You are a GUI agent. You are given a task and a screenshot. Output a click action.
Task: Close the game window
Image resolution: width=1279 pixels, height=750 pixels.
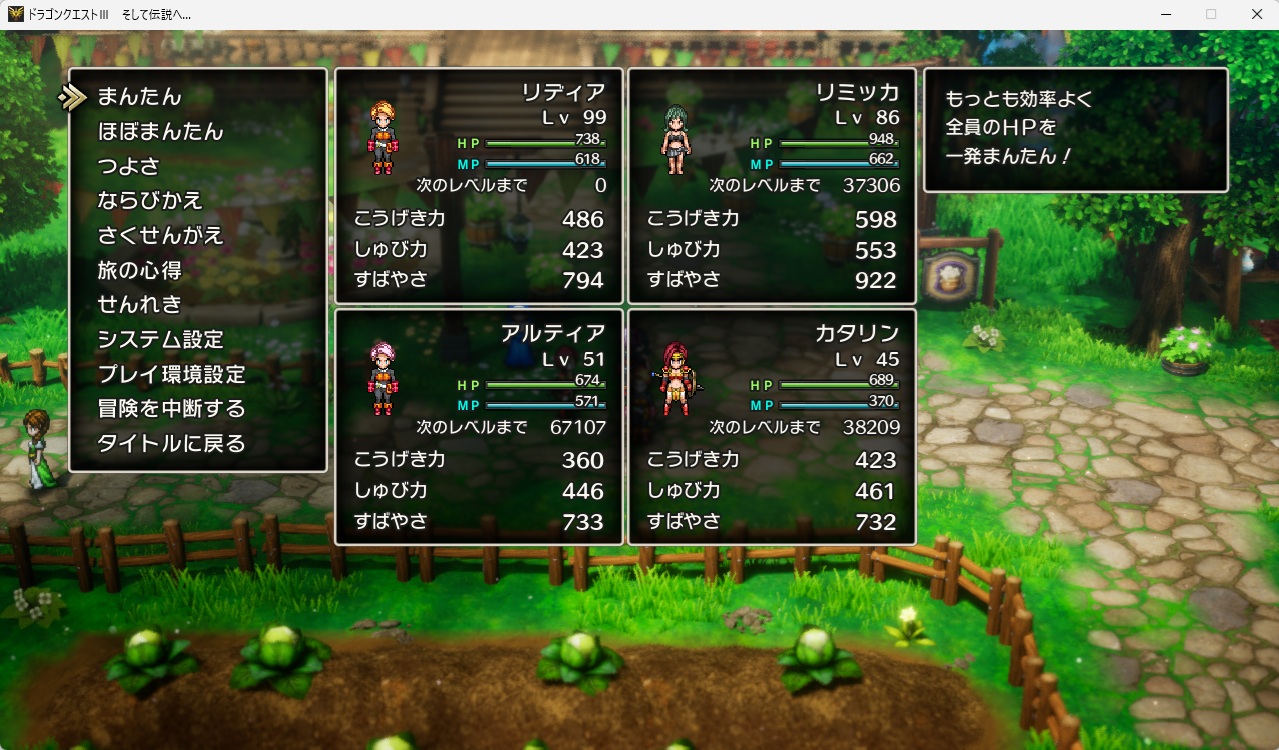click(x=1256, y=14)
